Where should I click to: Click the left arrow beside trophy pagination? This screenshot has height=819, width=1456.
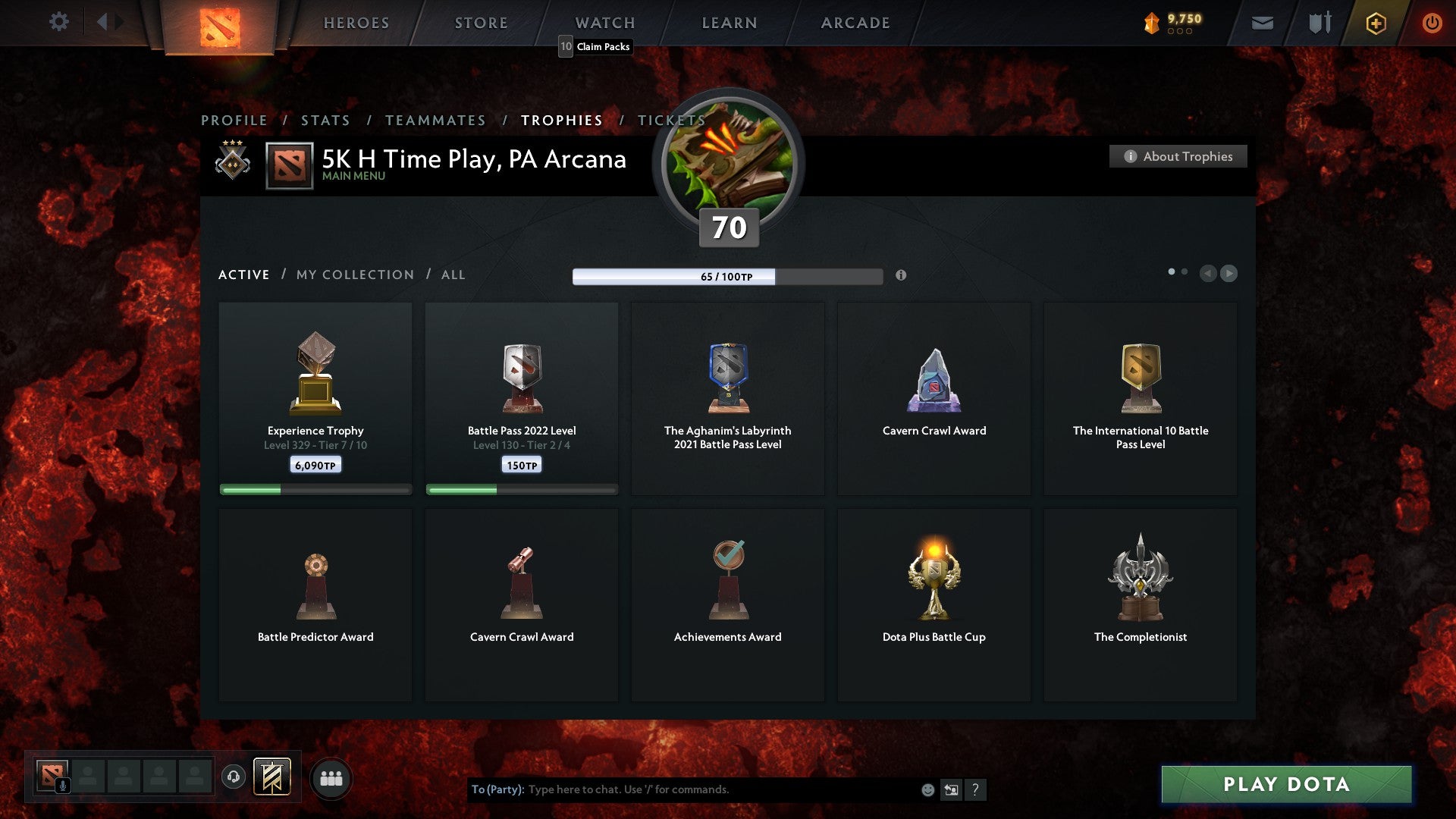1209,273
